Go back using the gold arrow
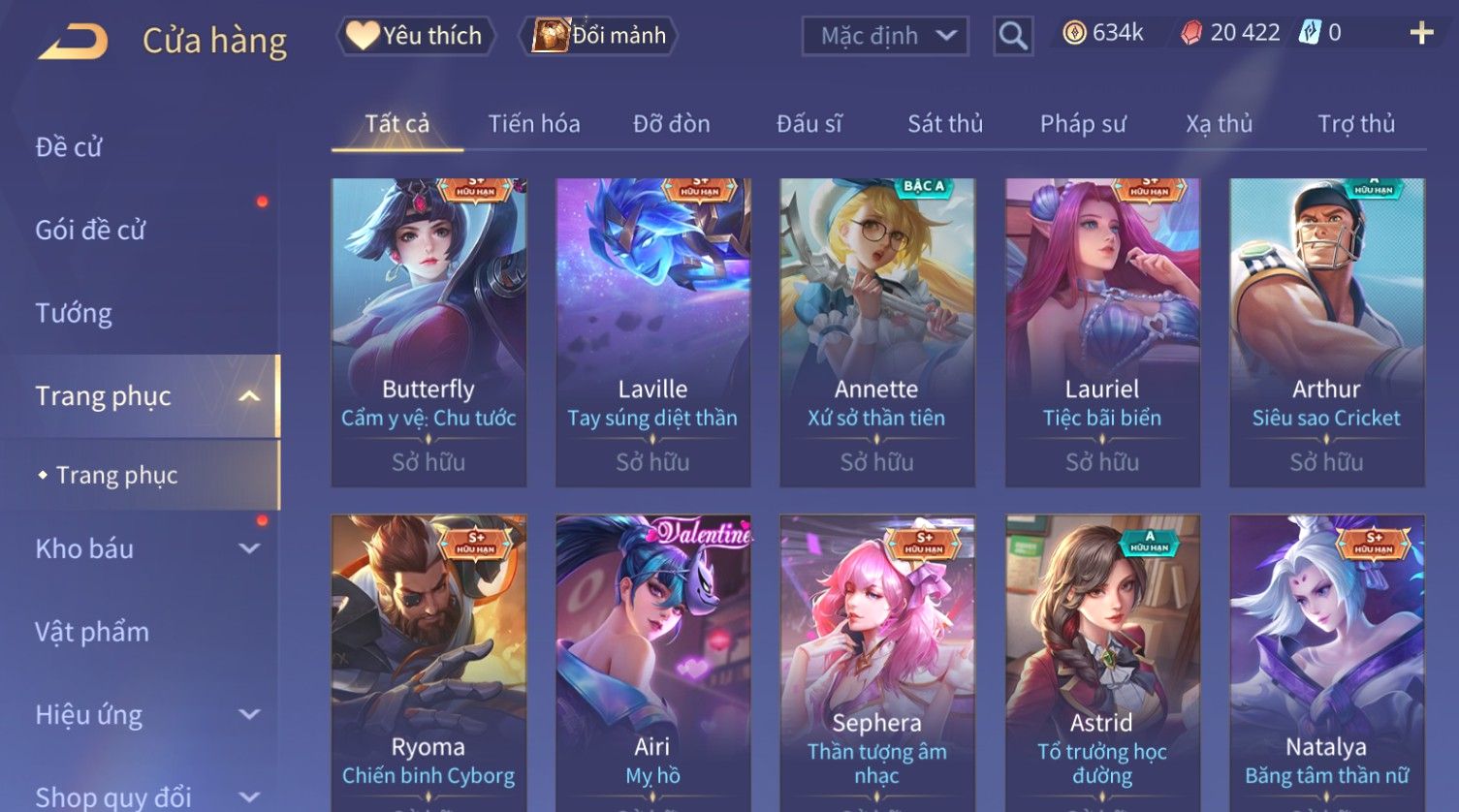The image size is (1459, 812). (73, 42)
